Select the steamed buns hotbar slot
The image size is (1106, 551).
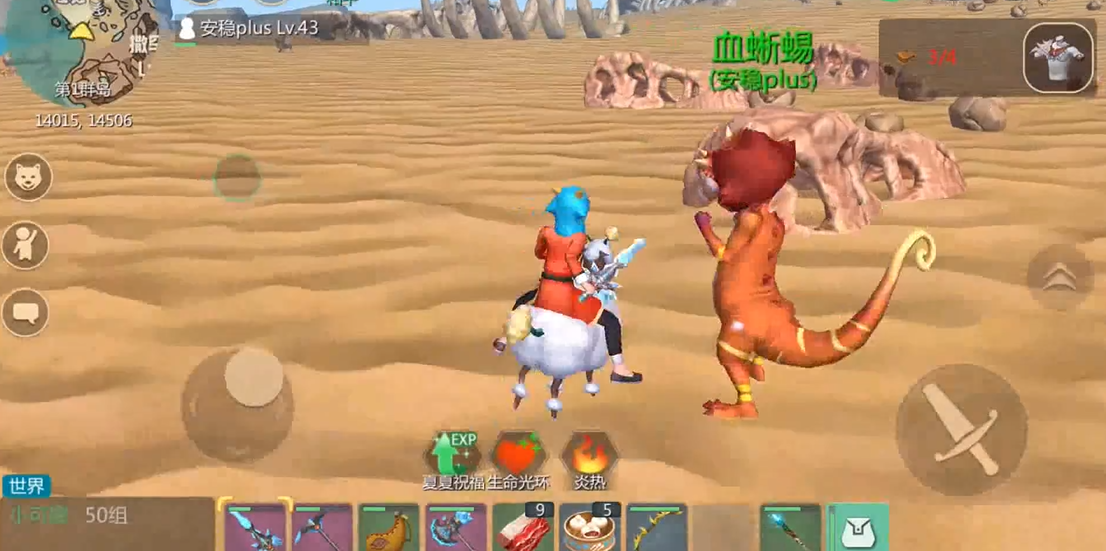[590, 527]
